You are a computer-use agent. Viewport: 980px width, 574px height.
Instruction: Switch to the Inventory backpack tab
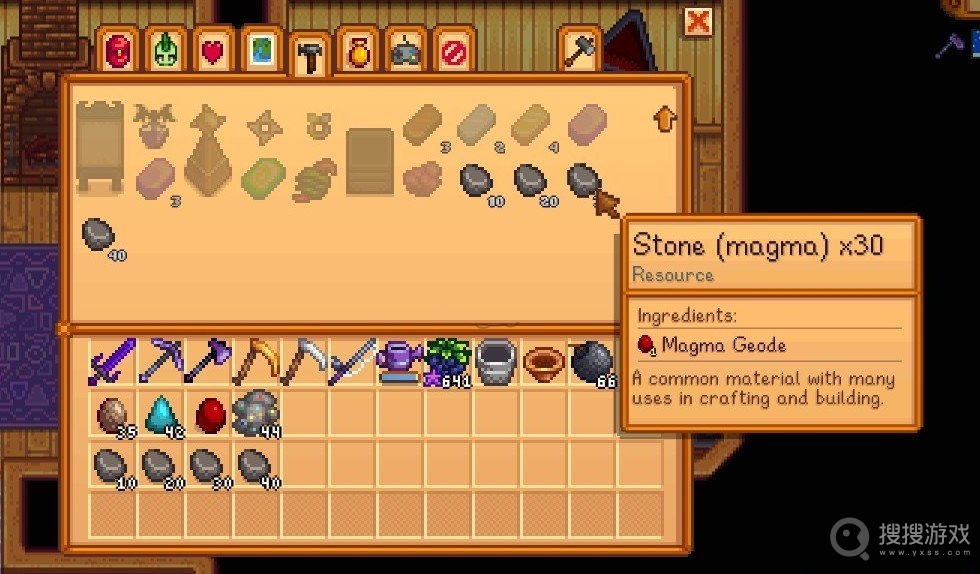tap(118, 50)
